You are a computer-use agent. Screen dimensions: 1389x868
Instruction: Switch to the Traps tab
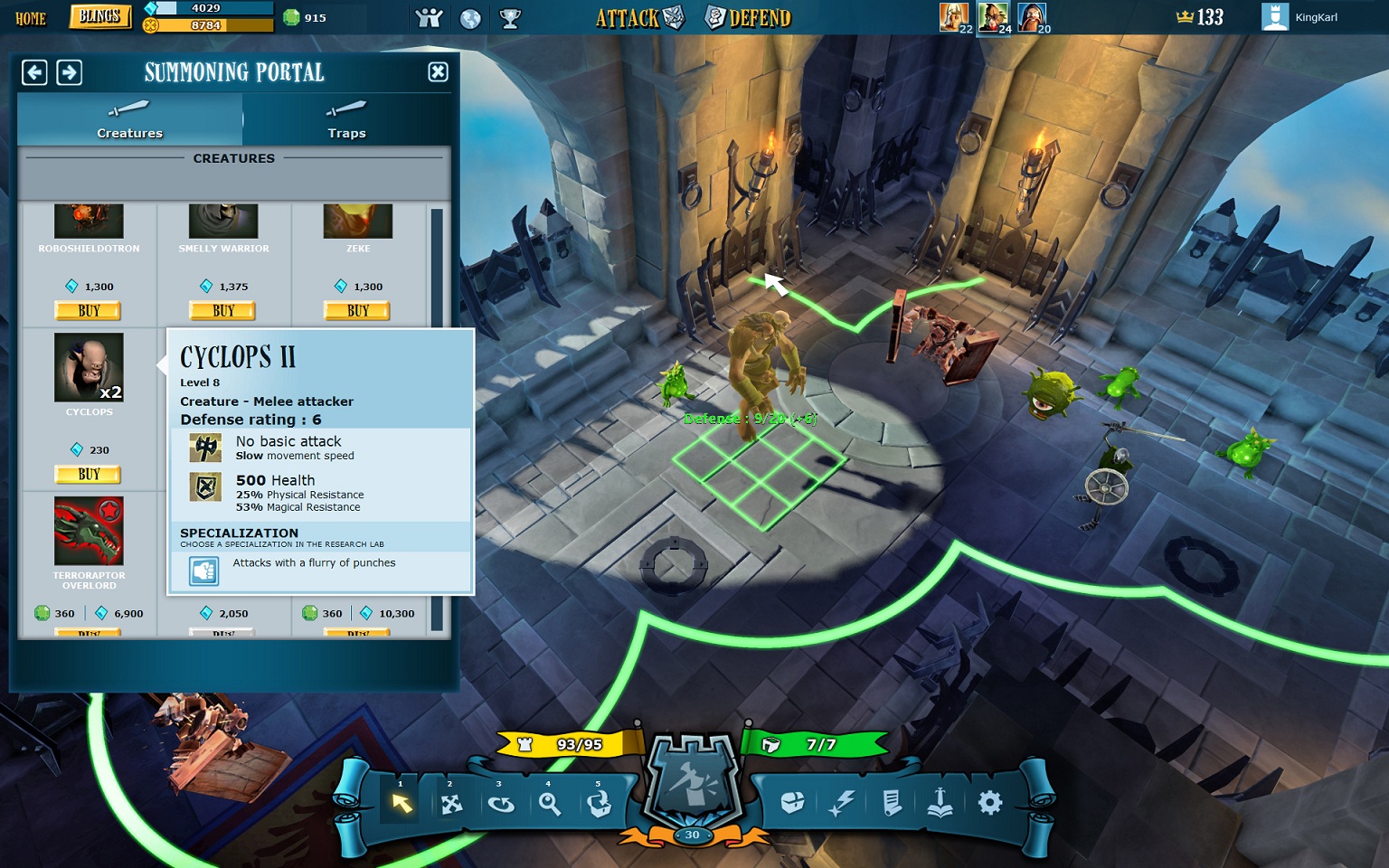click(346, 120)
